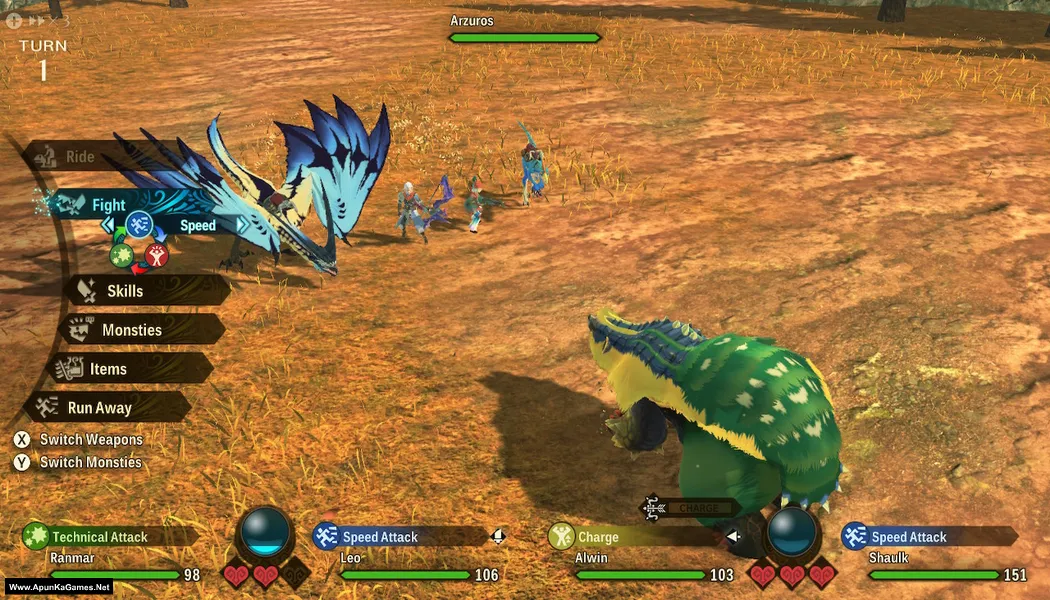Select Shaulk's Speed Attack panel
1050x600 pixels.
[908, 537]
